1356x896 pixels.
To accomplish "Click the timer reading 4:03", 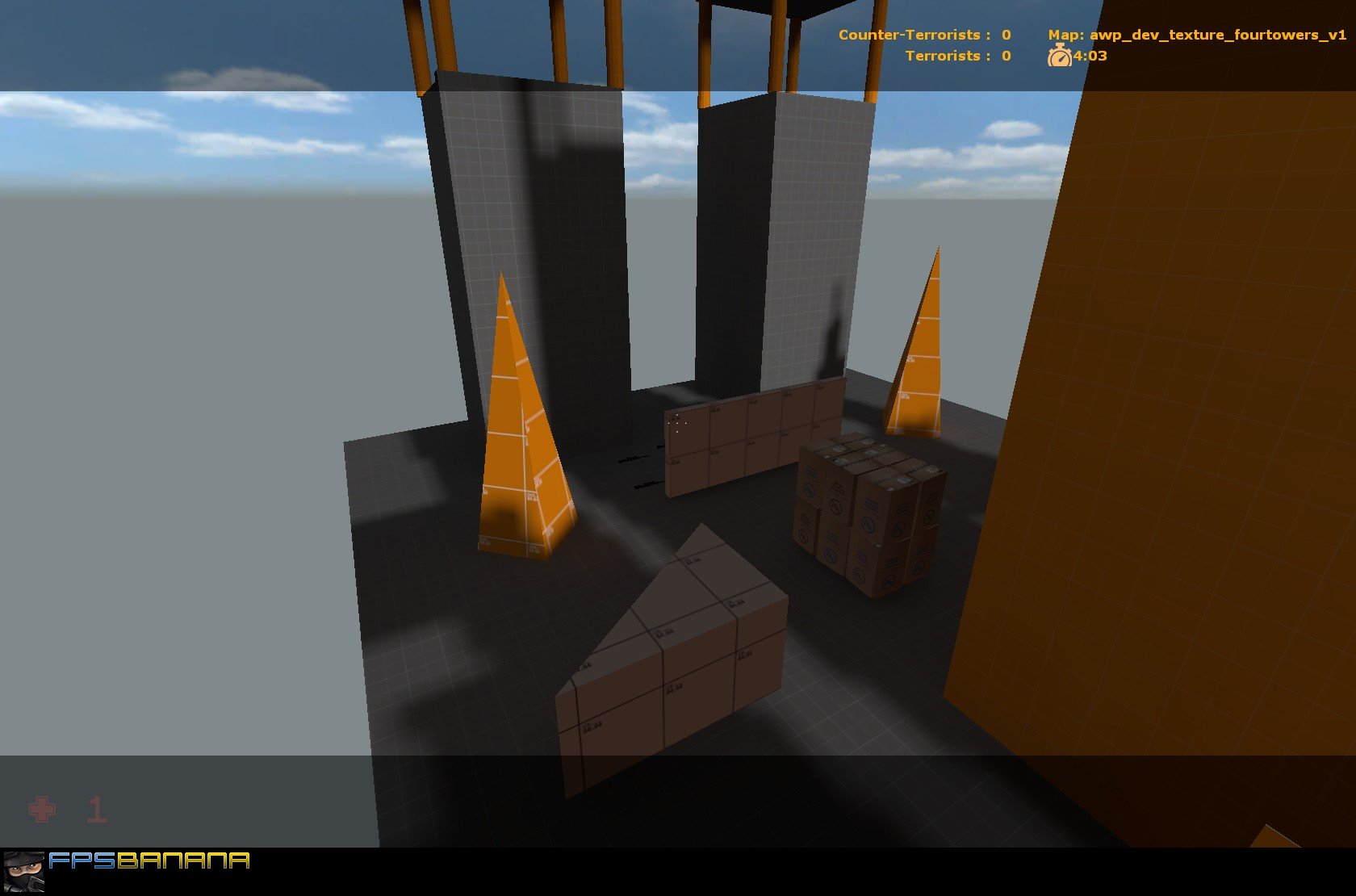I will [1089, 57].
